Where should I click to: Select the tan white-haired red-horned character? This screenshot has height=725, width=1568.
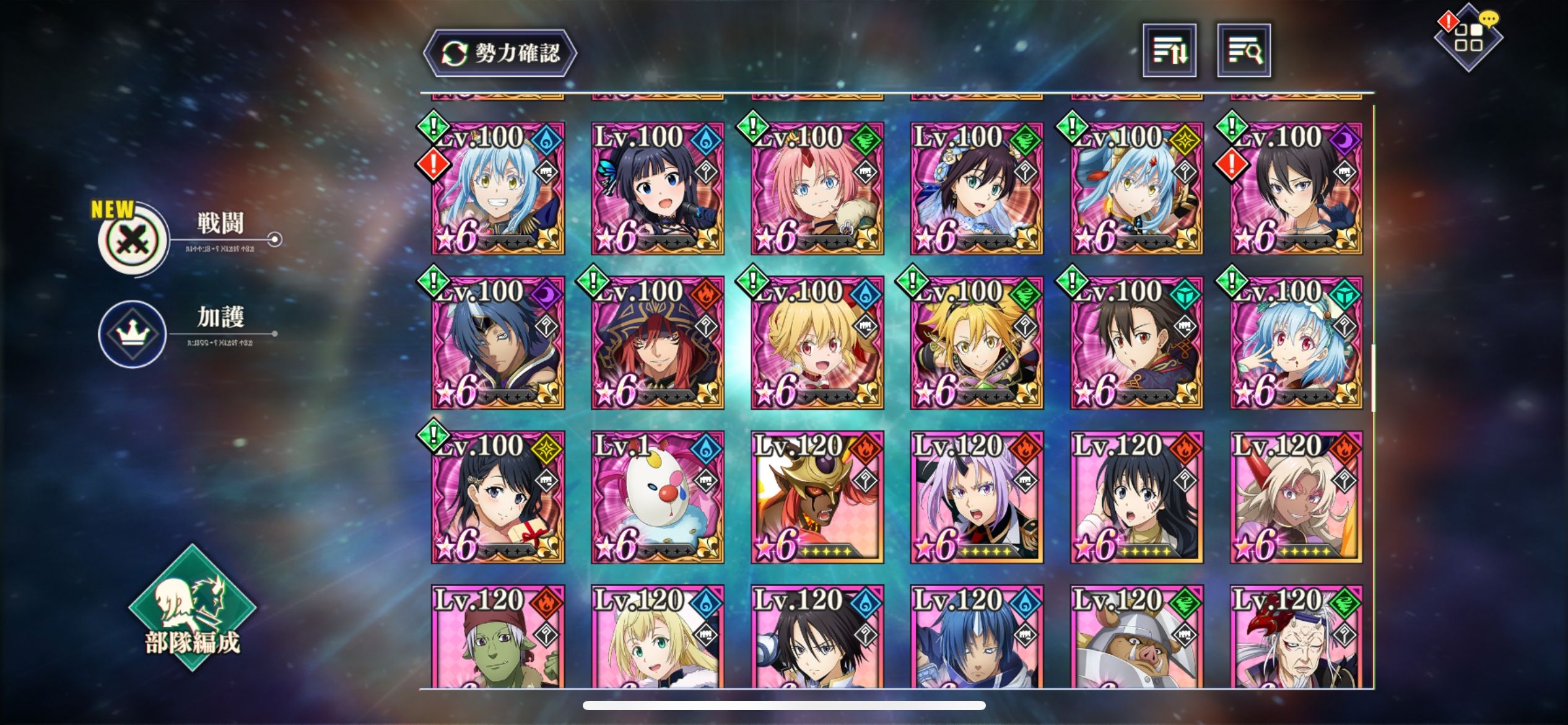click(1296, 497)
